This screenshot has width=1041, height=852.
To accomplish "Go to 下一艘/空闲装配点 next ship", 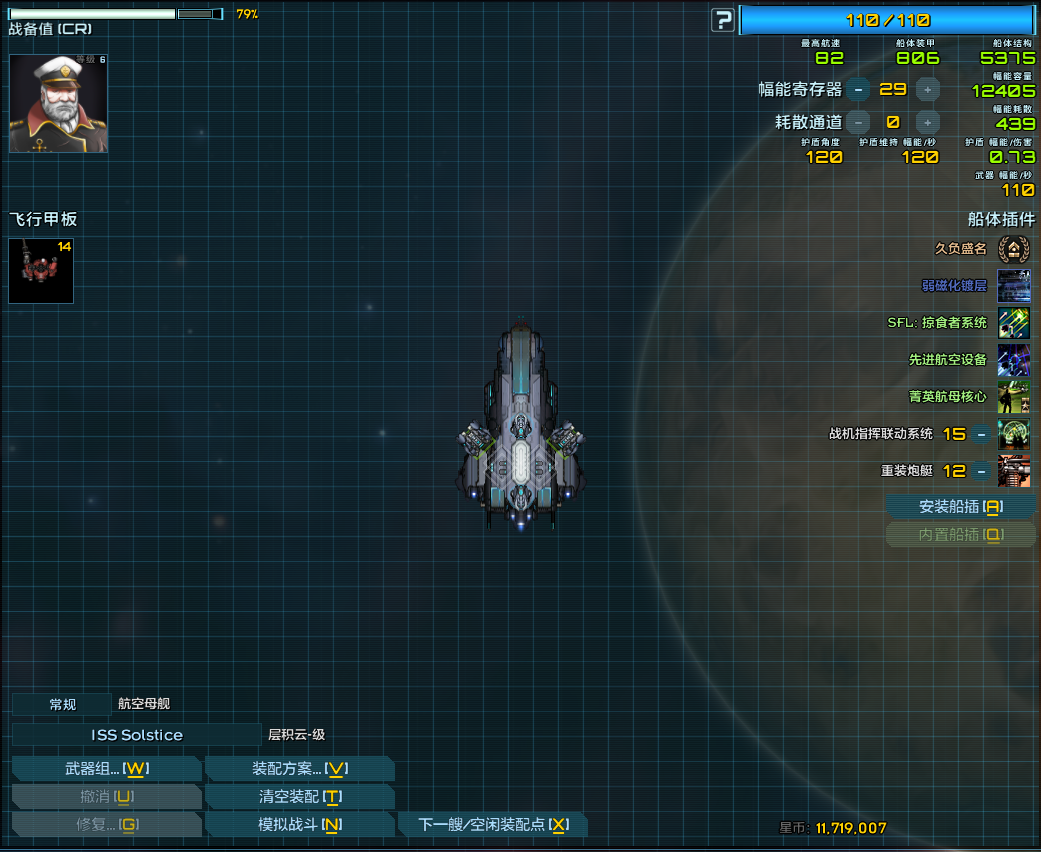I will 492,825.
